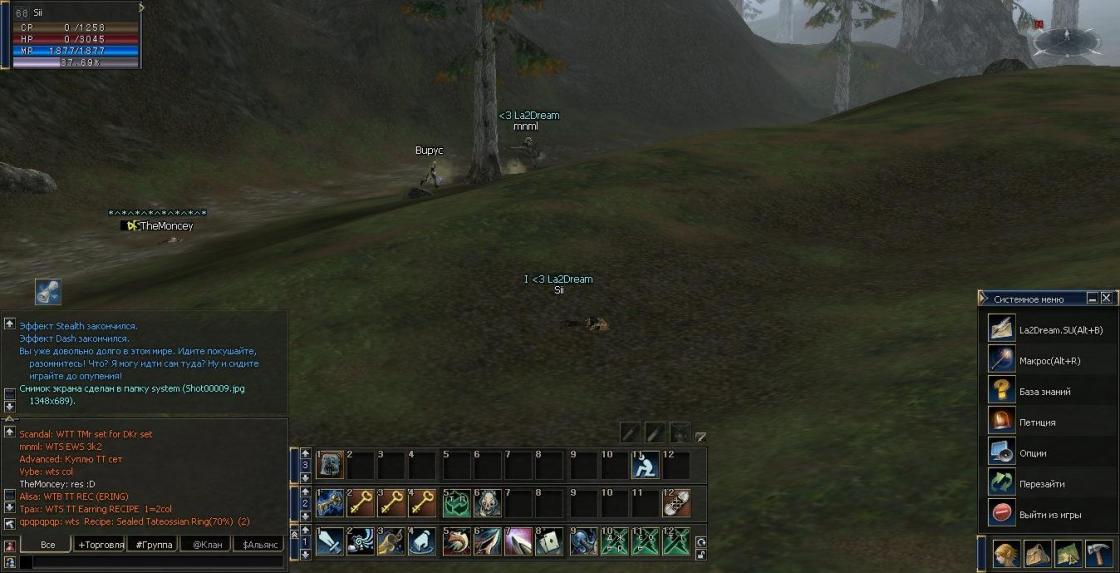1120x573 pixels.
Task: Select the @Клан chat tab
Action: 205,545
